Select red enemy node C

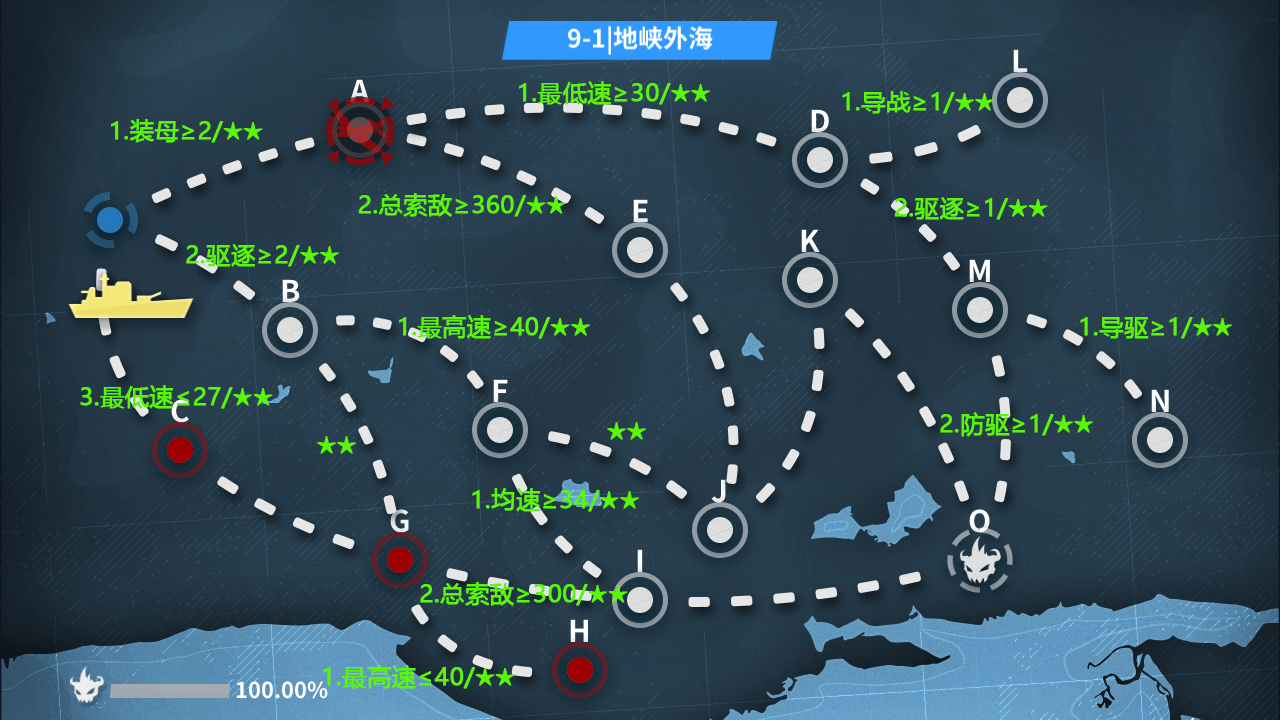coord(180,450)
